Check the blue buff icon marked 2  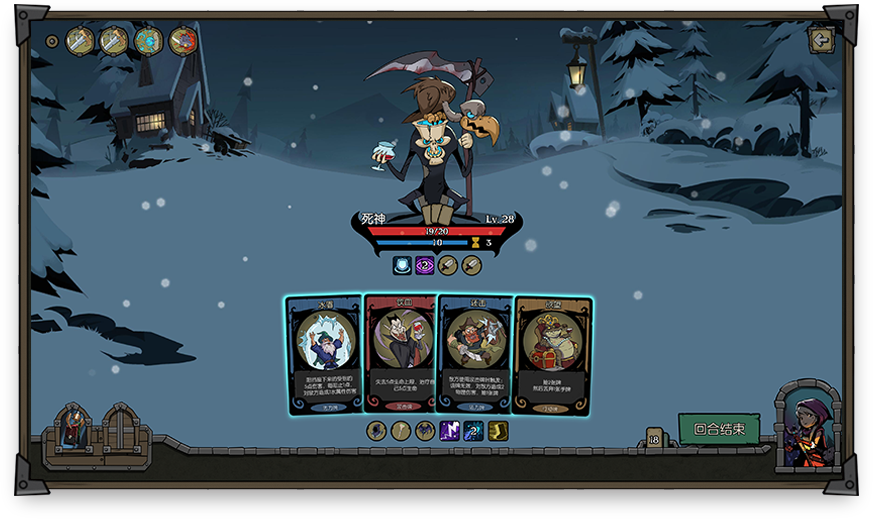(474, 431)
